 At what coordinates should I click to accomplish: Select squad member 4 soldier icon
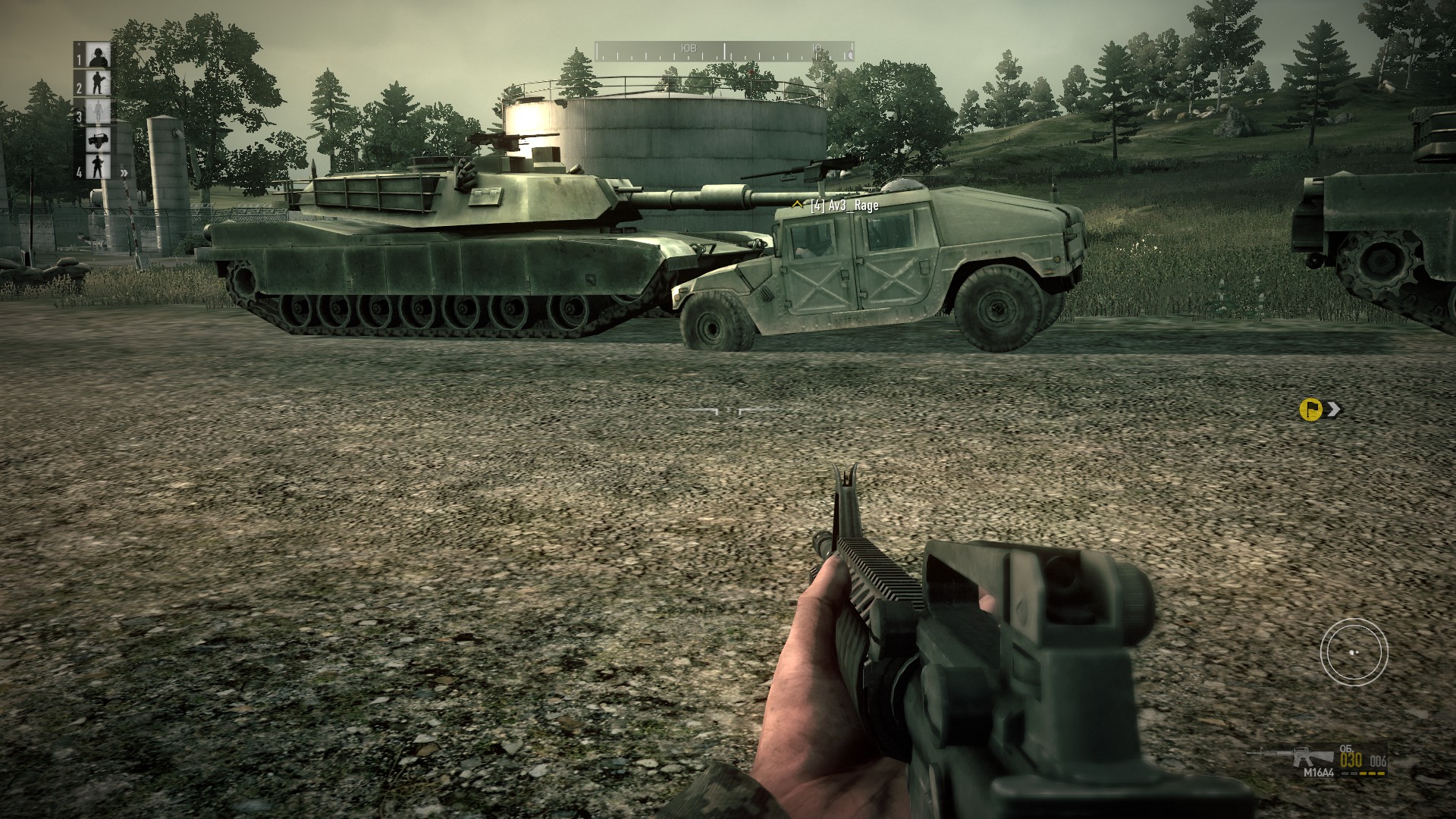pyautogui.click(x=97, y=167)
